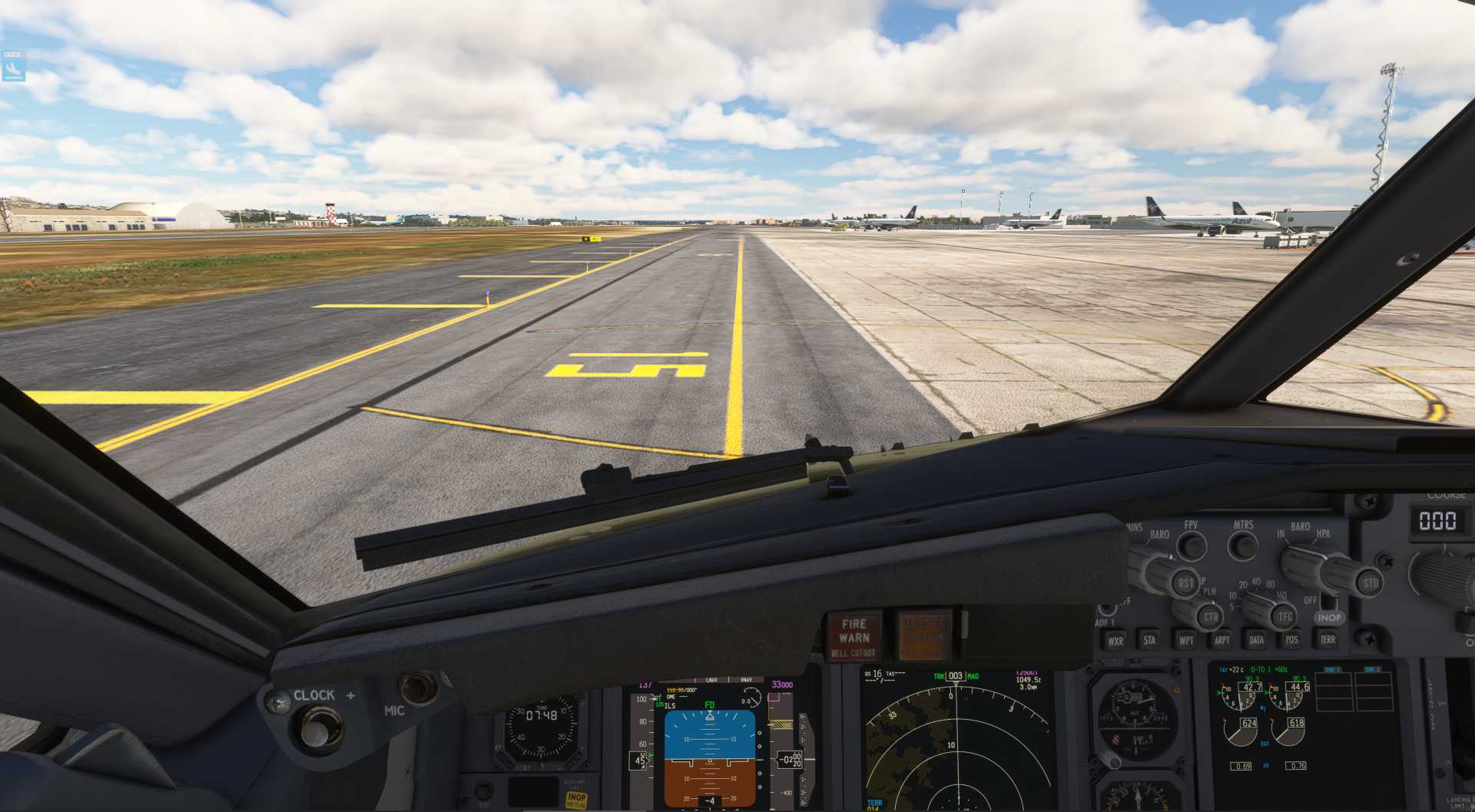Push the minimums RST knob button
Viewport: 1475px width, 812px height.
[1185, 583]
